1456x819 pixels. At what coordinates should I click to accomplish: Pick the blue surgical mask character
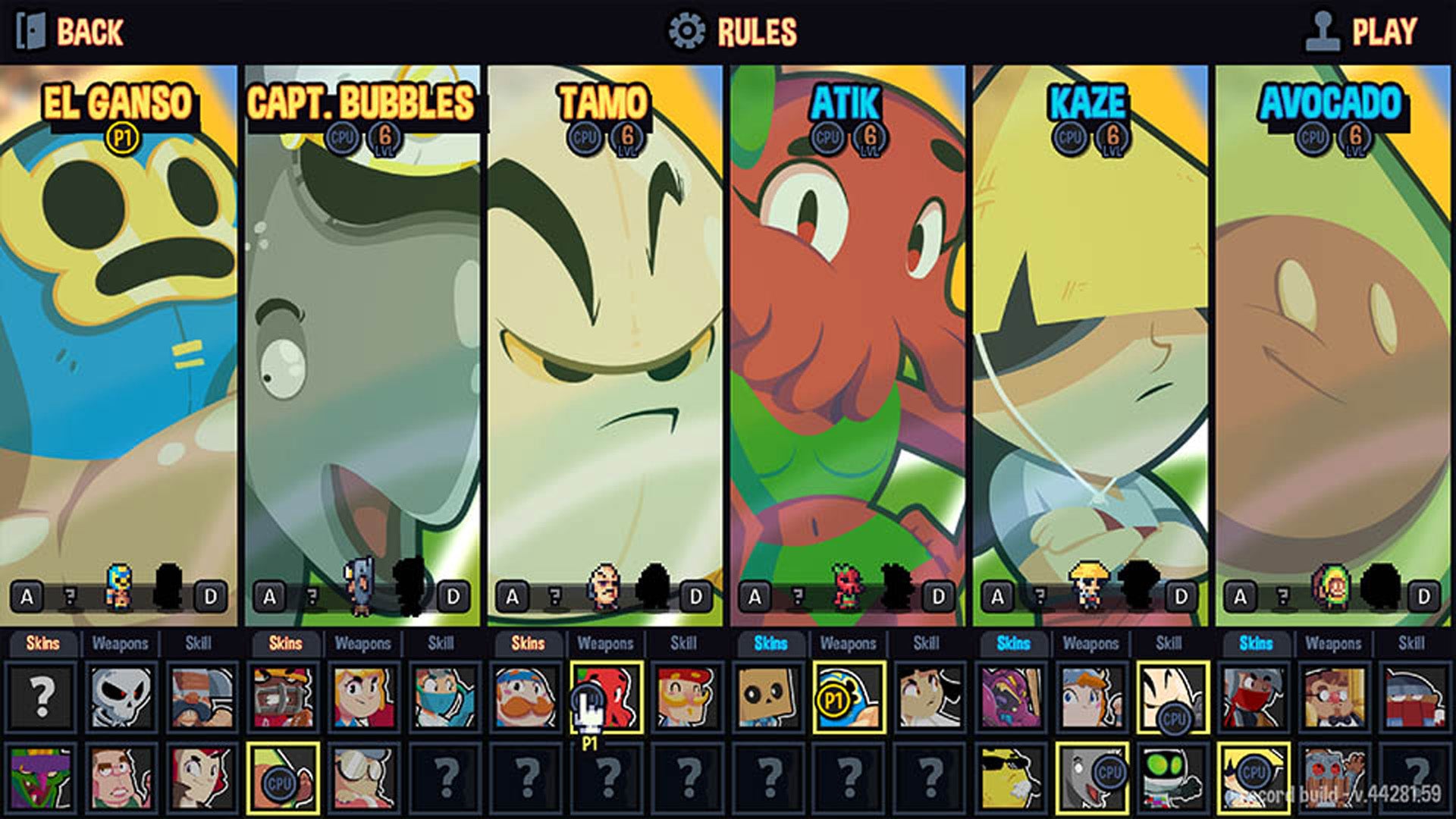444,696
